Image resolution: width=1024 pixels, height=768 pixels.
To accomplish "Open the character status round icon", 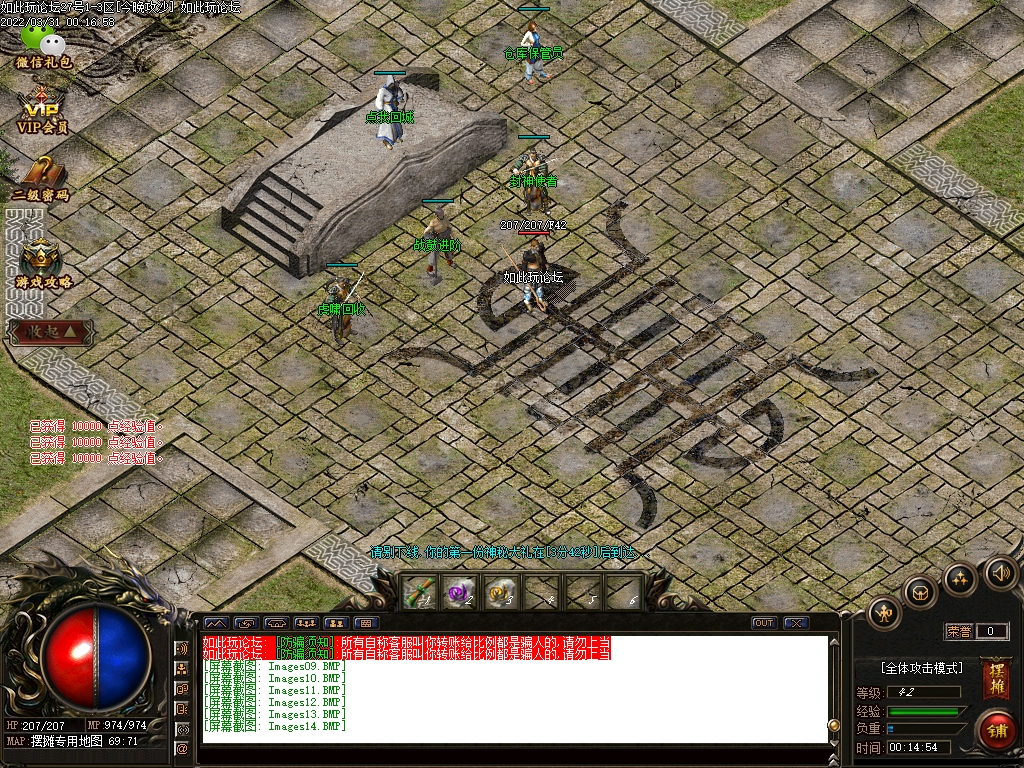I will [884, 612].
